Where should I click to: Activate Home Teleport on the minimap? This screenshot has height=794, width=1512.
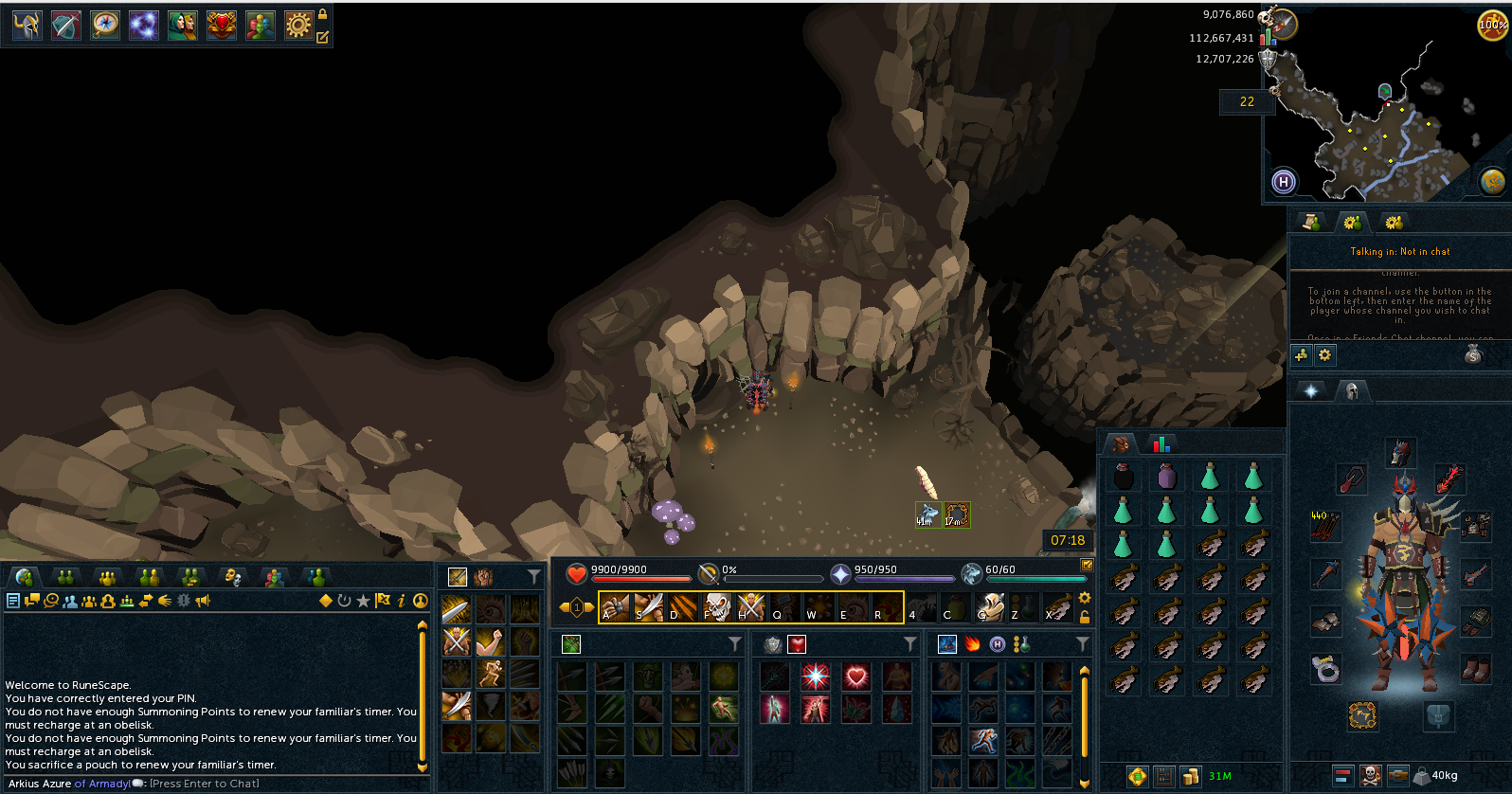[1283, 180]
